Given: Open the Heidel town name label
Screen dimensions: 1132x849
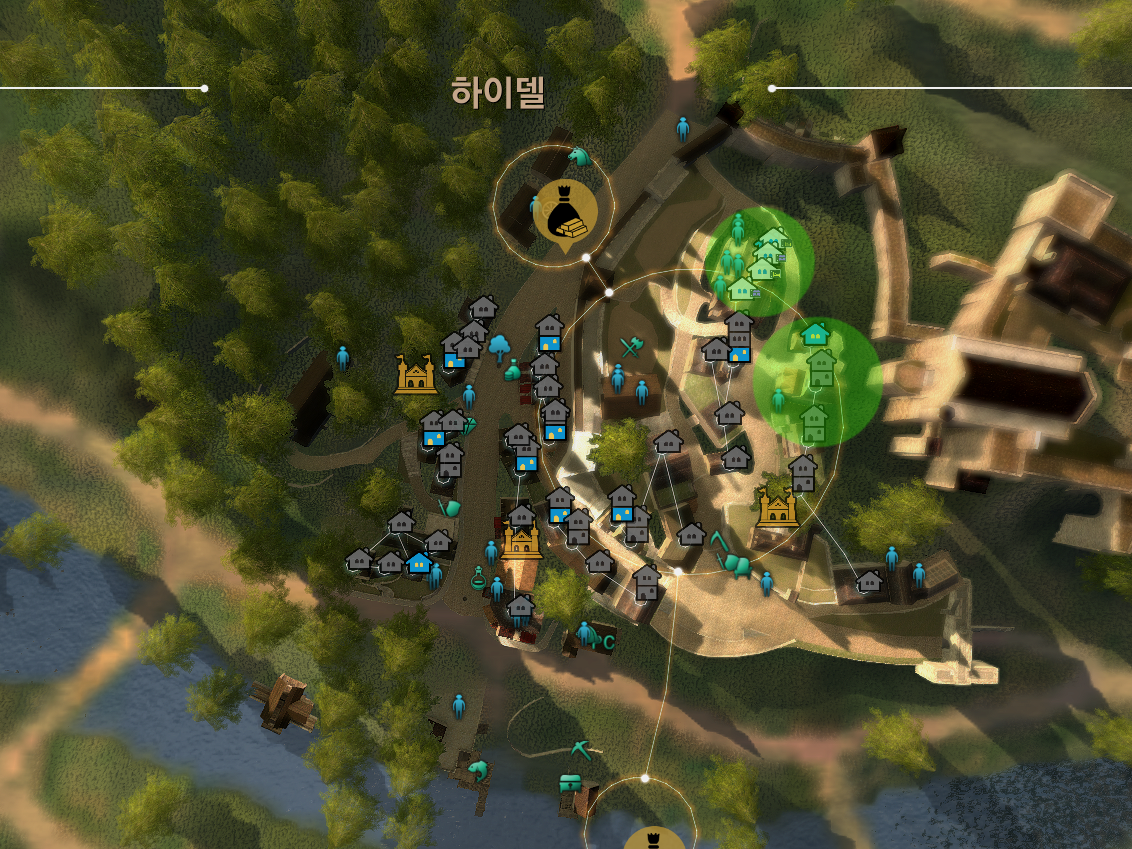Looking at the screenshot, I should coord(498,93).
